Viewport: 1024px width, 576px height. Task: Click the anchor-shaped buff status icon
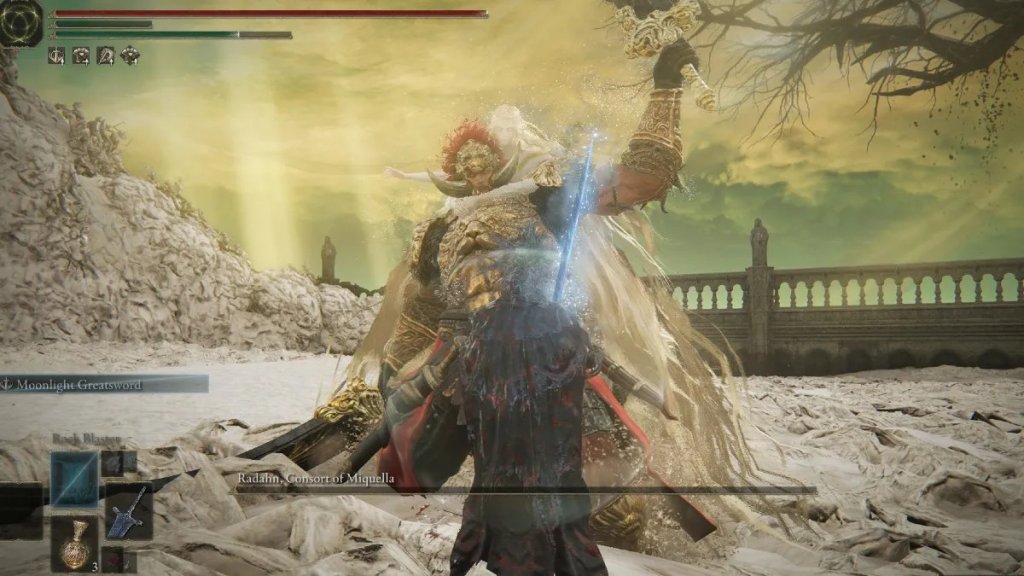[x=57, y=56]
